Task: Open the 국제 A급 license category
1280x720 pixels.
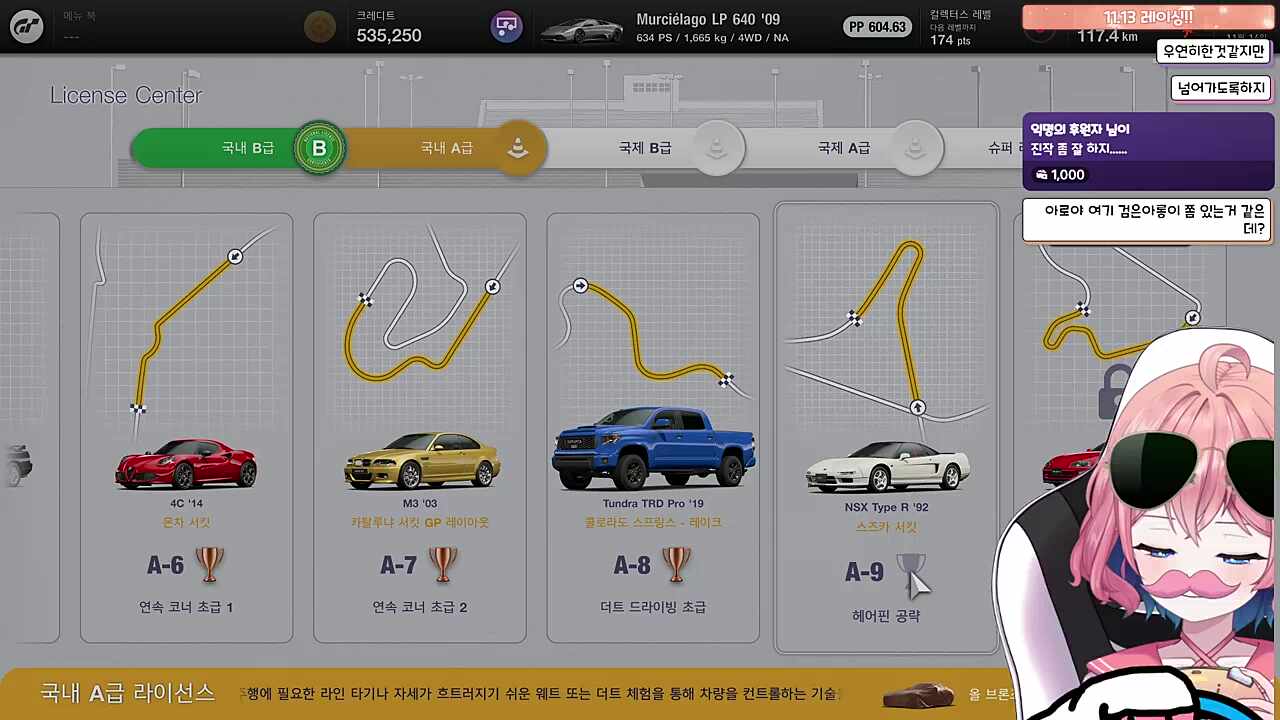Action: [844, 147]
